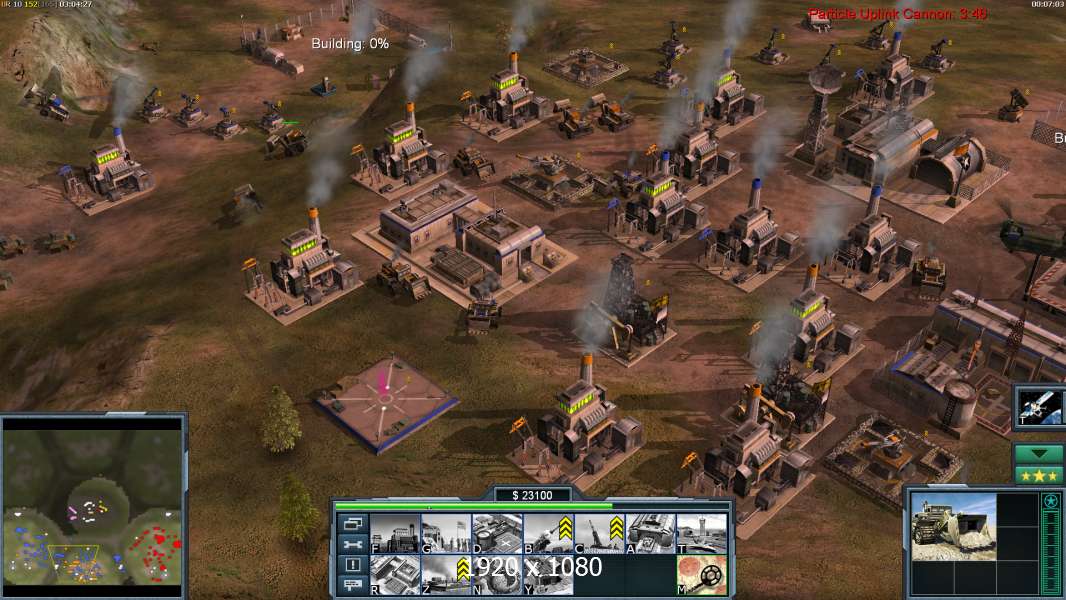The height and width of the screenshot is (600, 1066).
Task: Open the three-star General's Powers button
Action: coord(1039,474)
